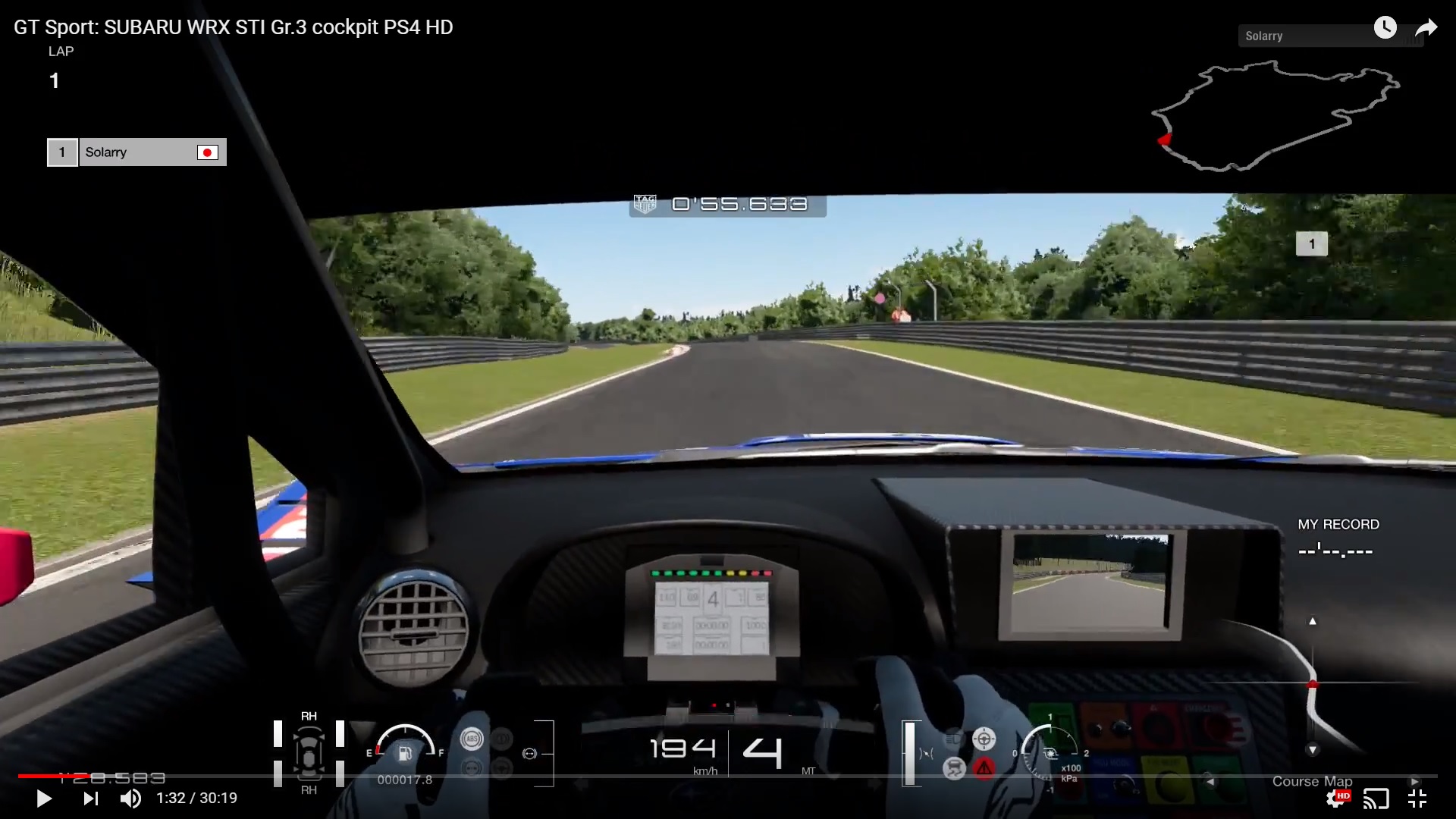Play the video
1456x819 pixels.
click(43, 798)
